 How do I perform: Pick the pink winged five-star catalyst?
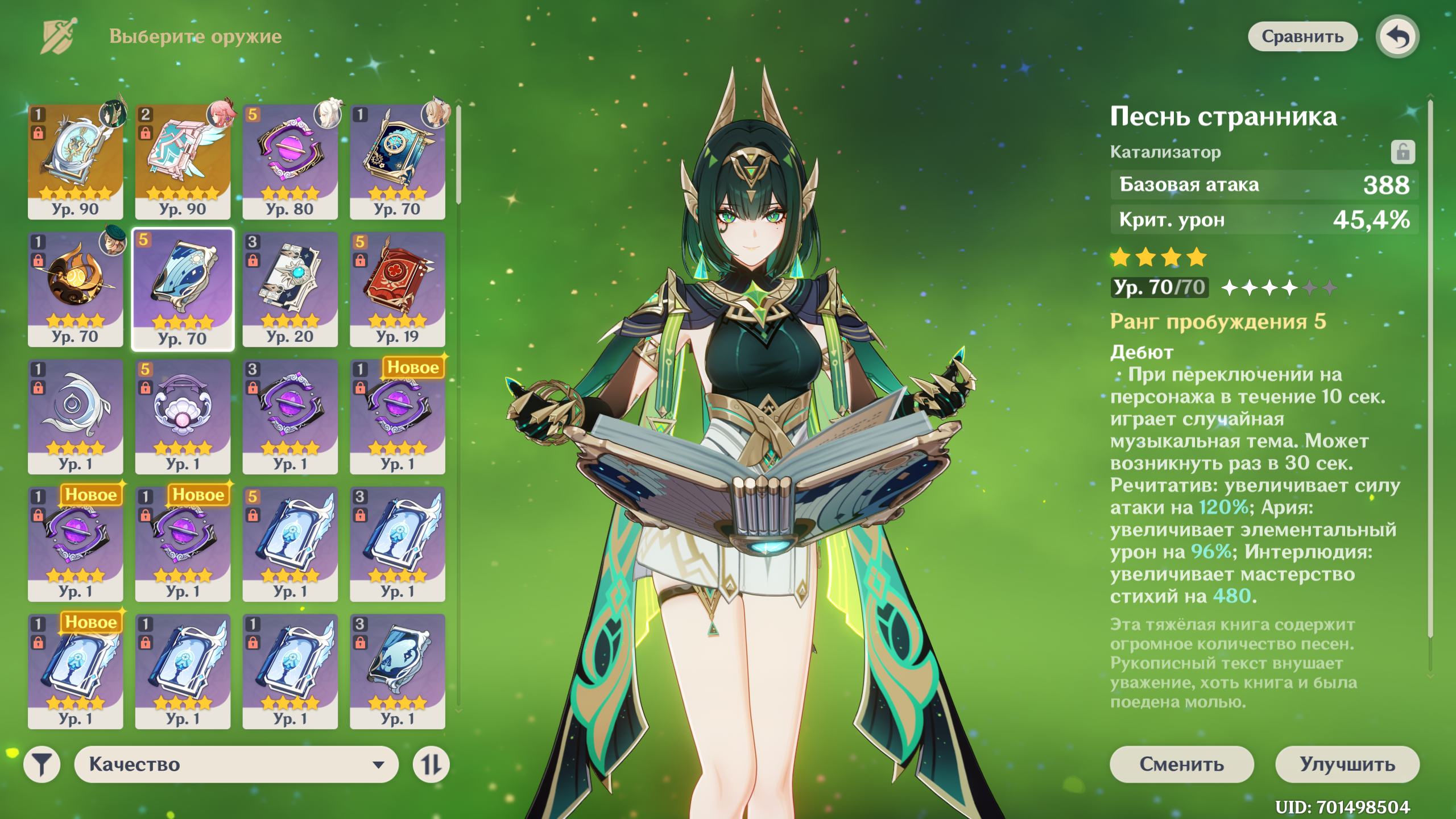[183, 161]
